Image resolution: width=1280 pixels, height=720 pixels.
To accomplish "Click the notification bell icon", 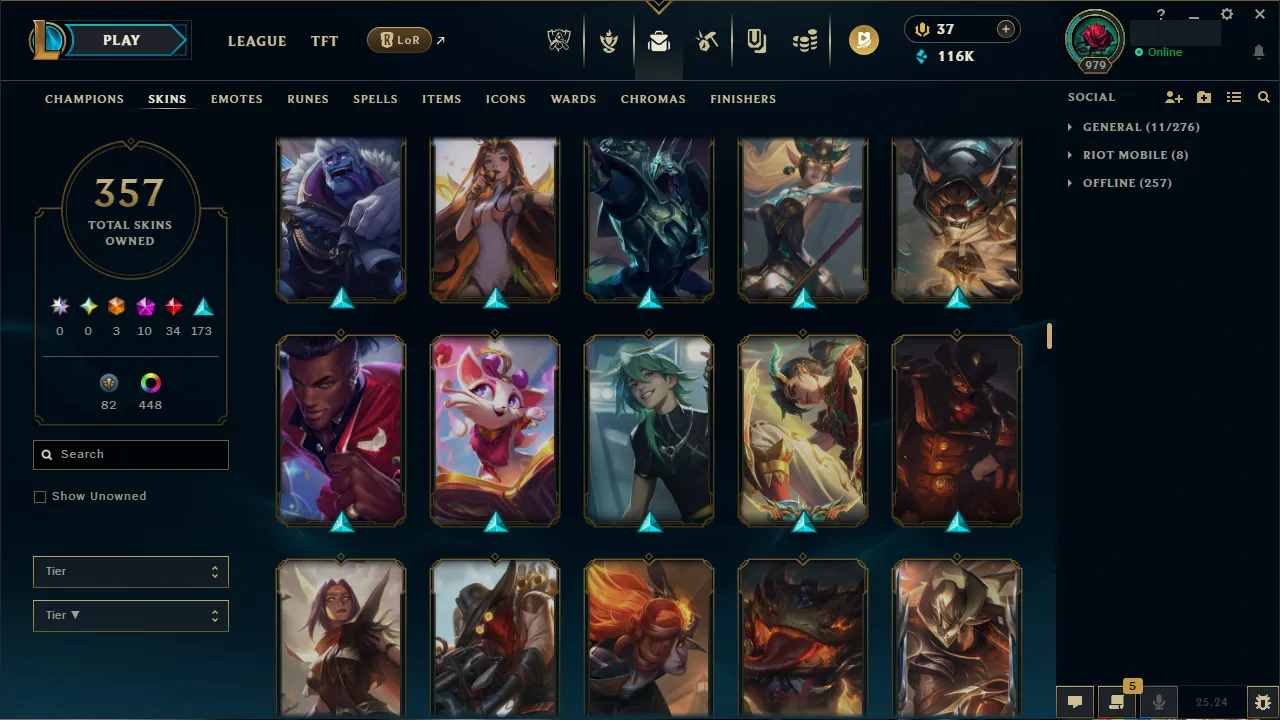I will (1258, 52).
